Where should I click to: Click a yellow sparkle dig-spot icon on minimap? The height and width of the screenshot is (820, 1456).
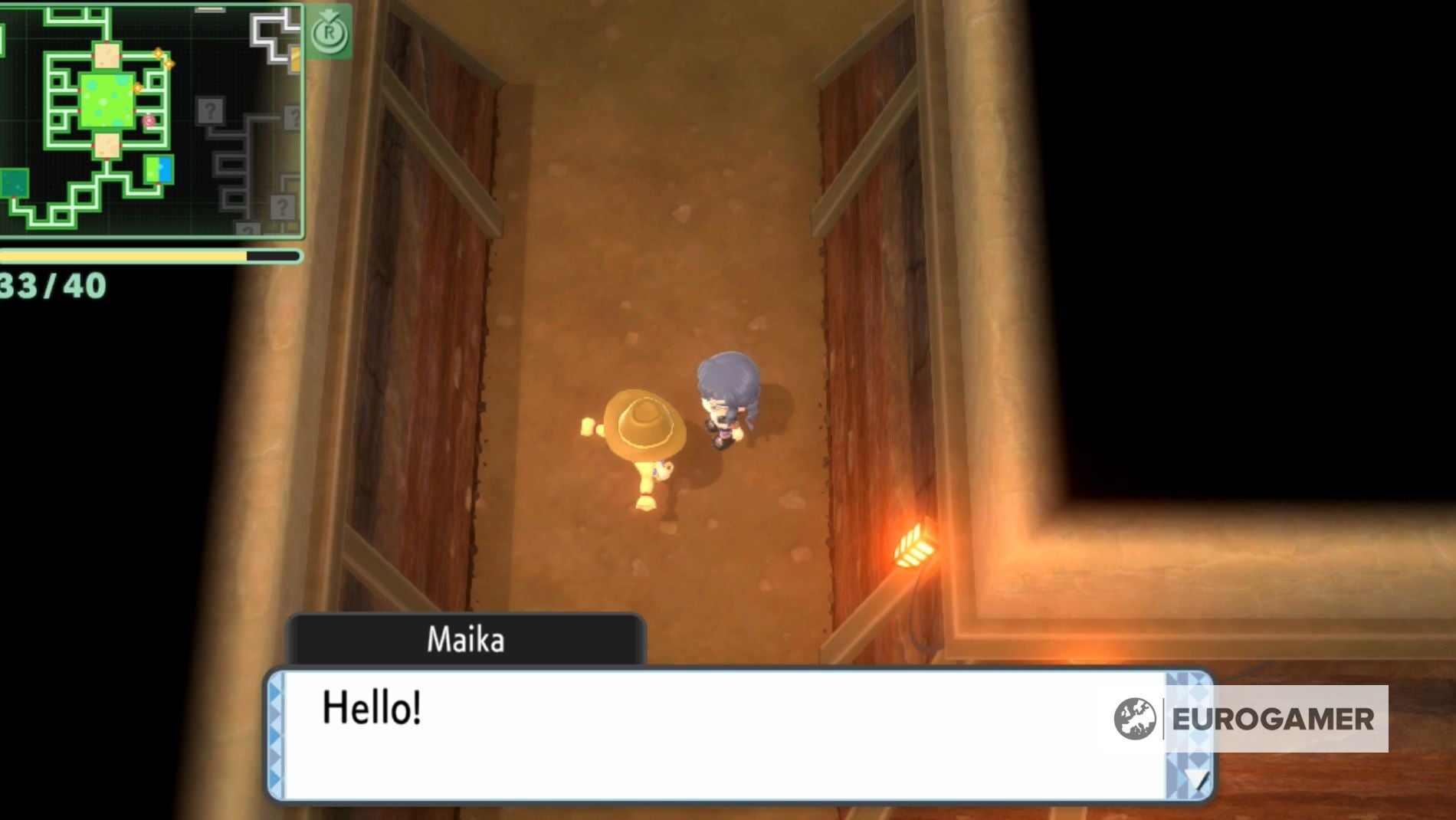click(x=158, y=55)
